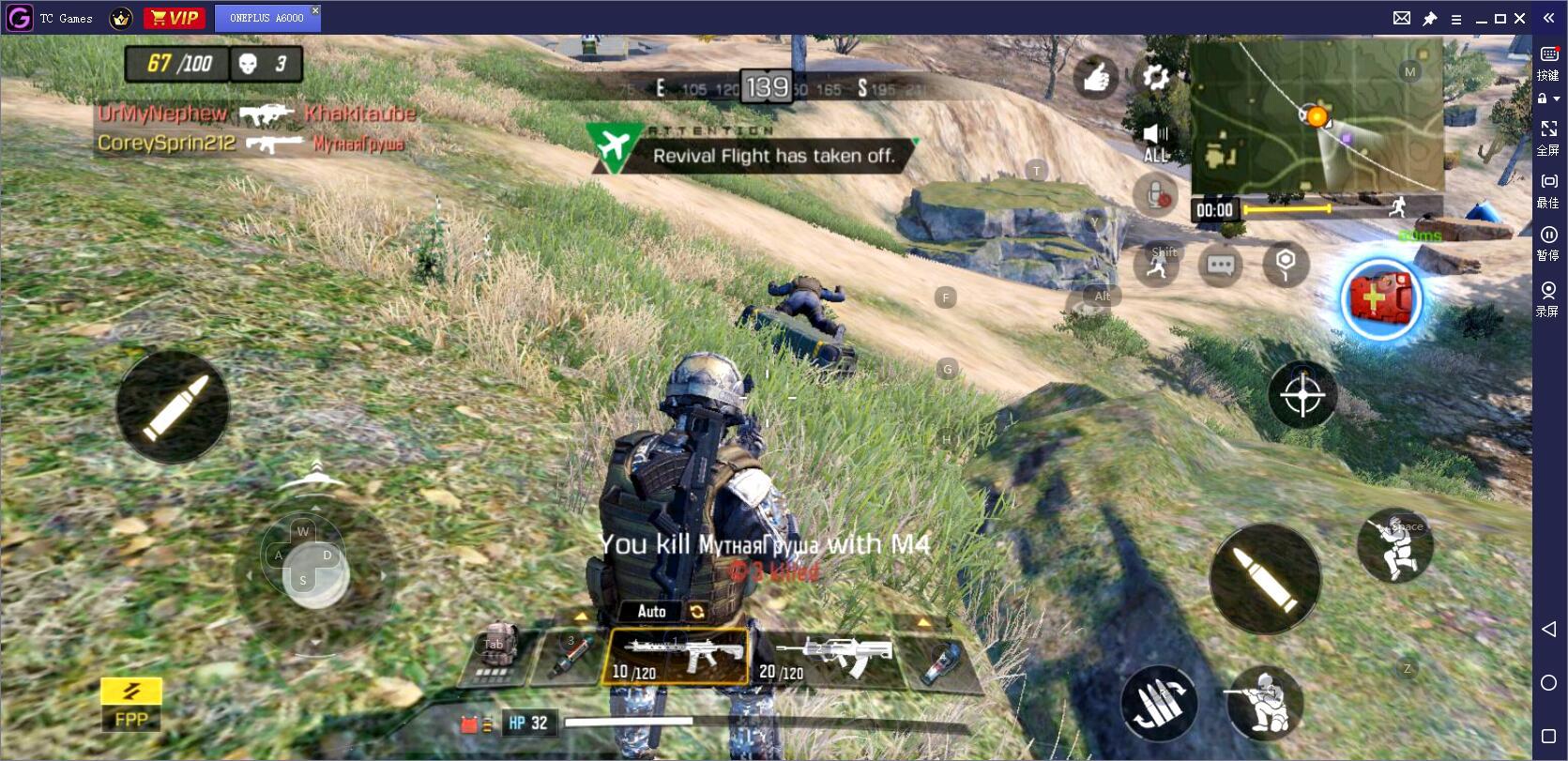
Task: Click the VIP button in the emulator bar
Action: (175, 18)
